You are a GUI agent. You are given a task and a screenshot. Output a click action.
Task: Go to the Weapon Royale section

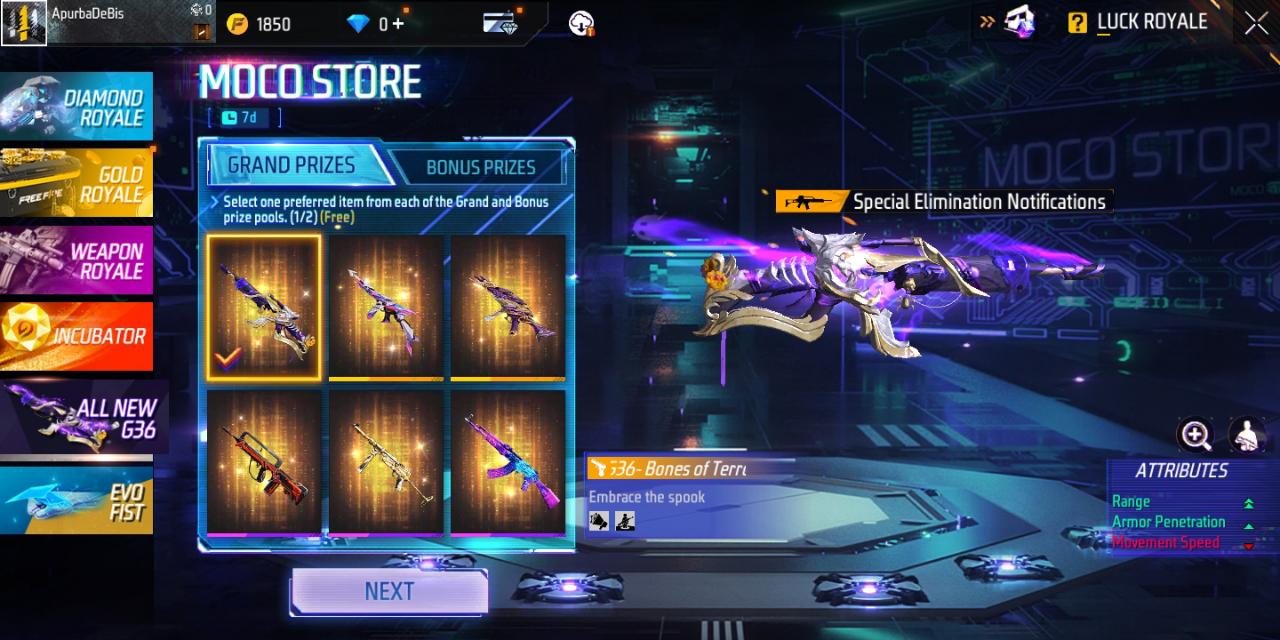77,261
